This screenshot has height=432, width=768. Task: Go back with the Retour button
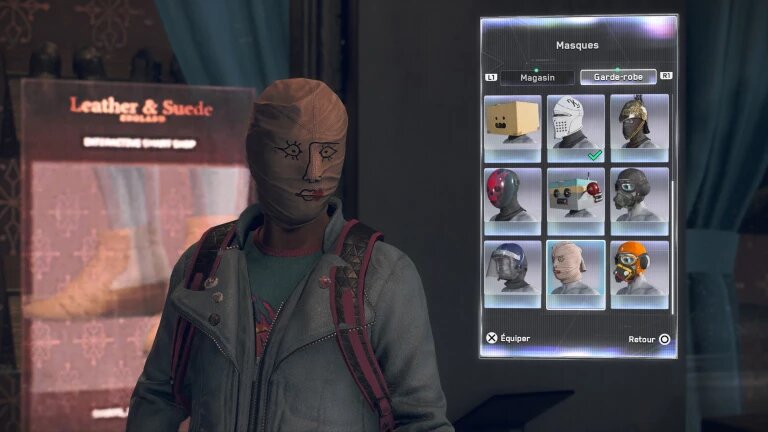coord(650,339)
